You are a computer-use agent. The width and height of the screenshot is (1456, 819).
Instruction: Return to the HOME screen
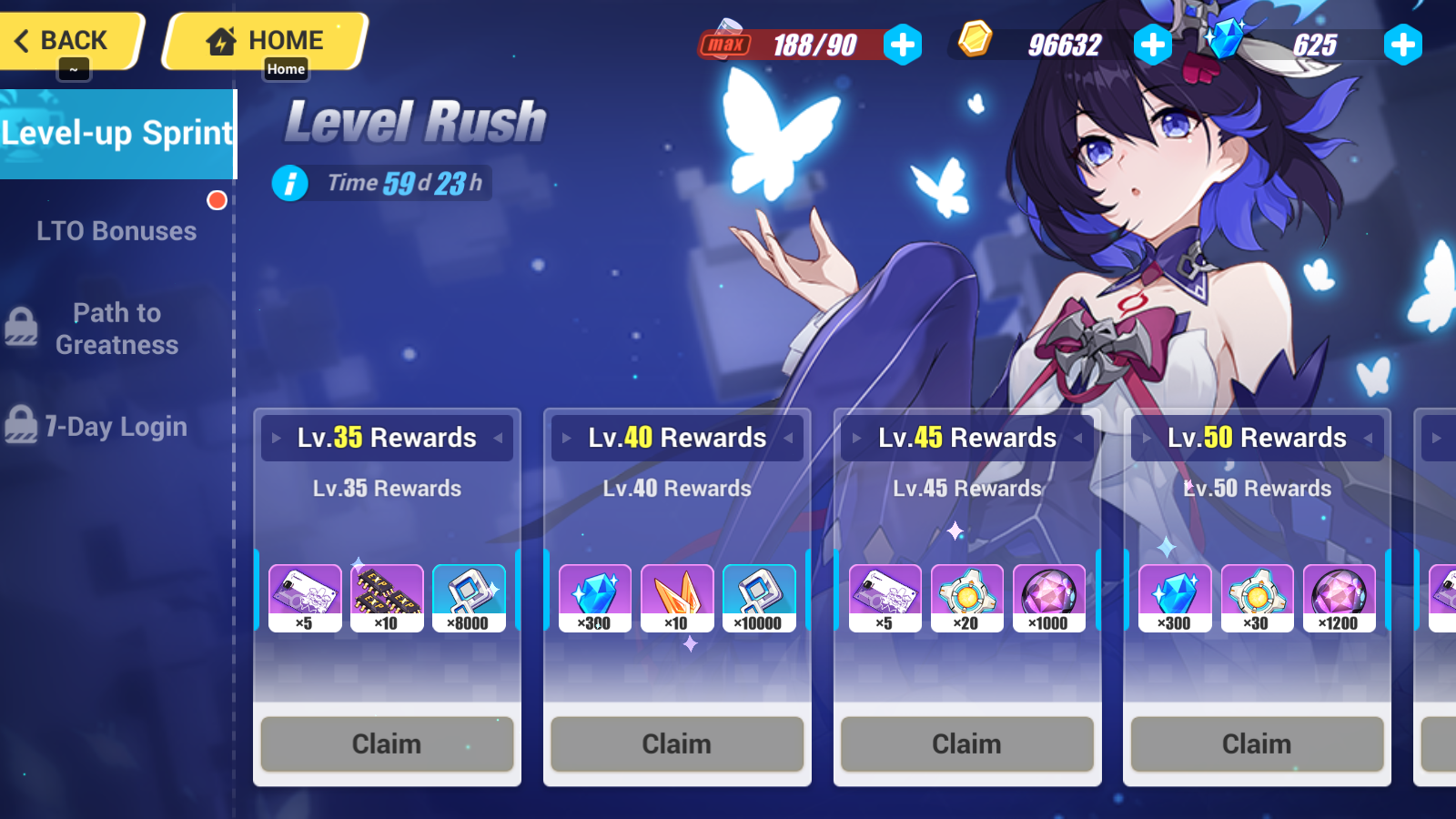[266, 41]
